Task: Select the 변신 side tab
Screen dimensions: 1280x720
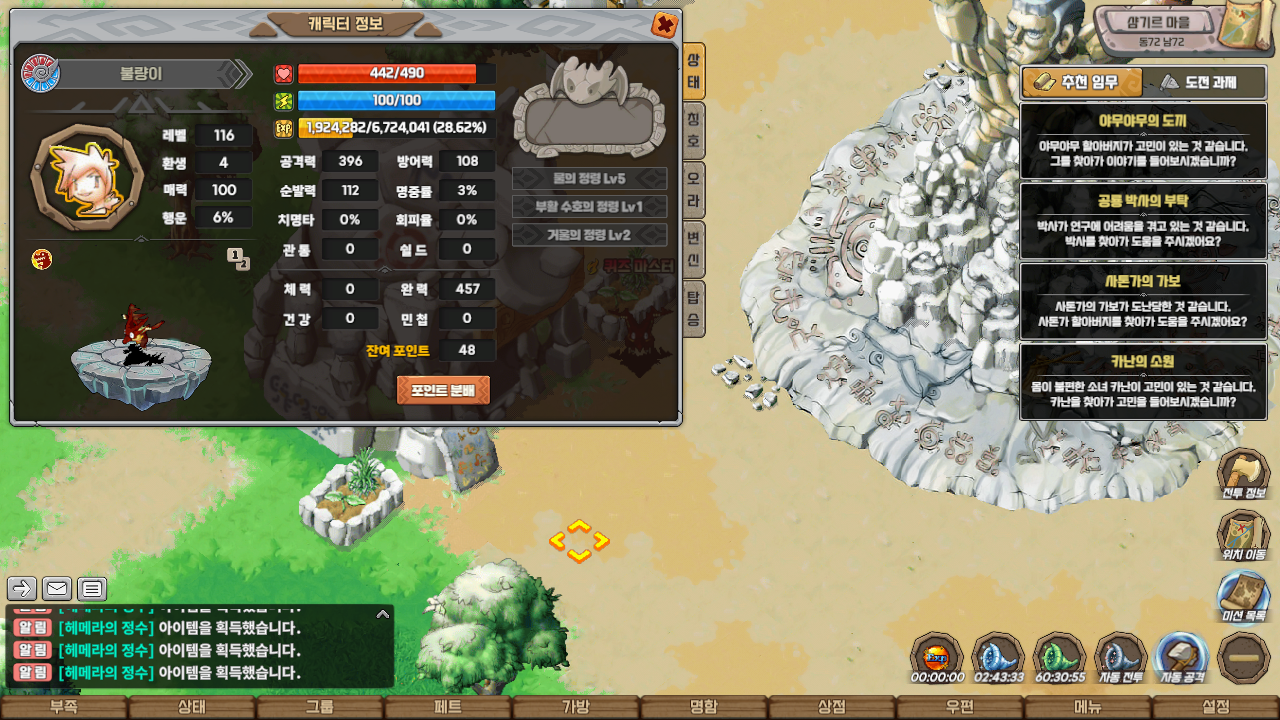Action: point(694,250)
